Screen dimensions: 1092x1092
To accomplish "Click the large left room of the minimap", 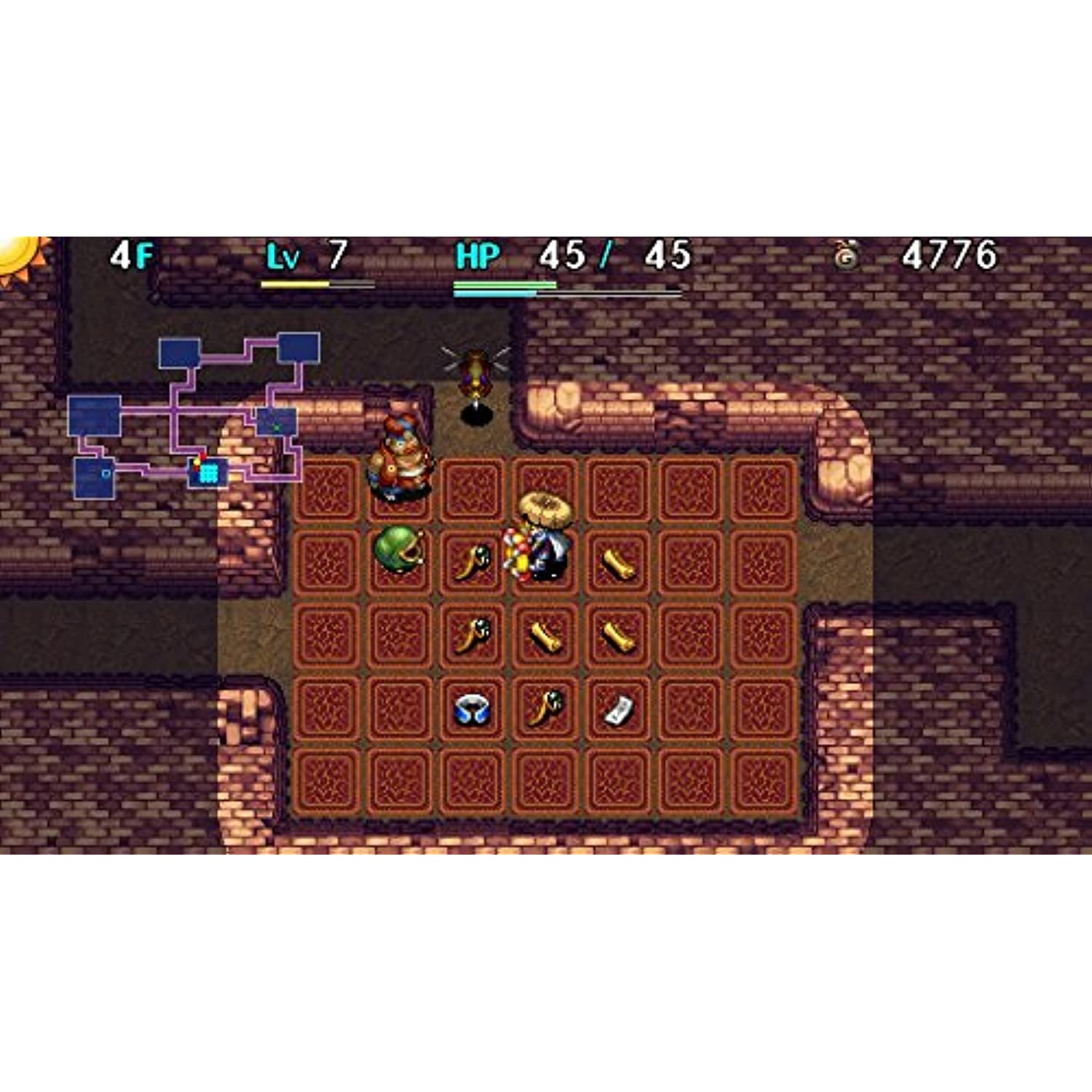I will tap(94, 416).
